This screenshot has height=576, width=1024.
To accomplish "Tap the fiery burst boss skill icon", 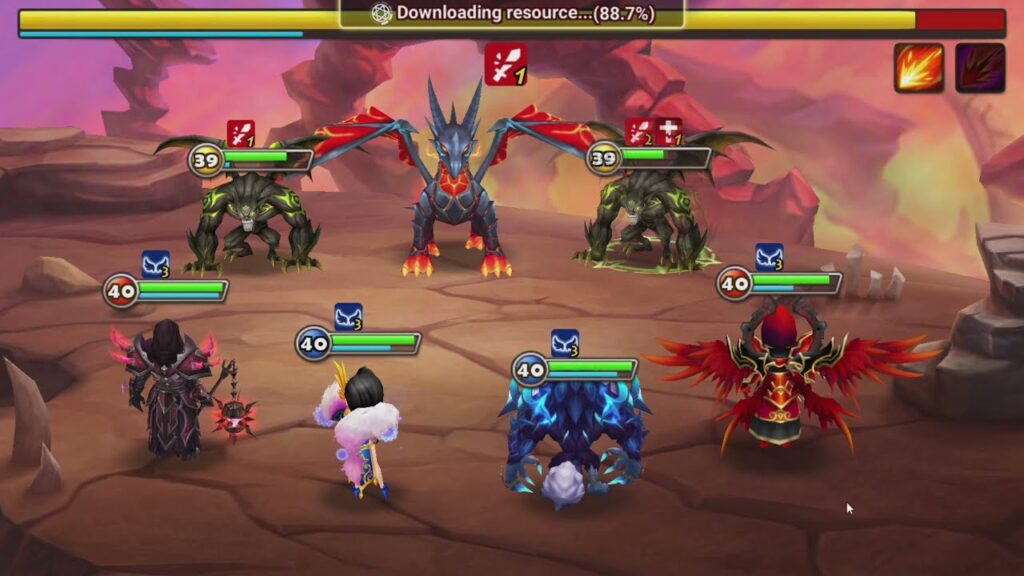I will 919,68.
